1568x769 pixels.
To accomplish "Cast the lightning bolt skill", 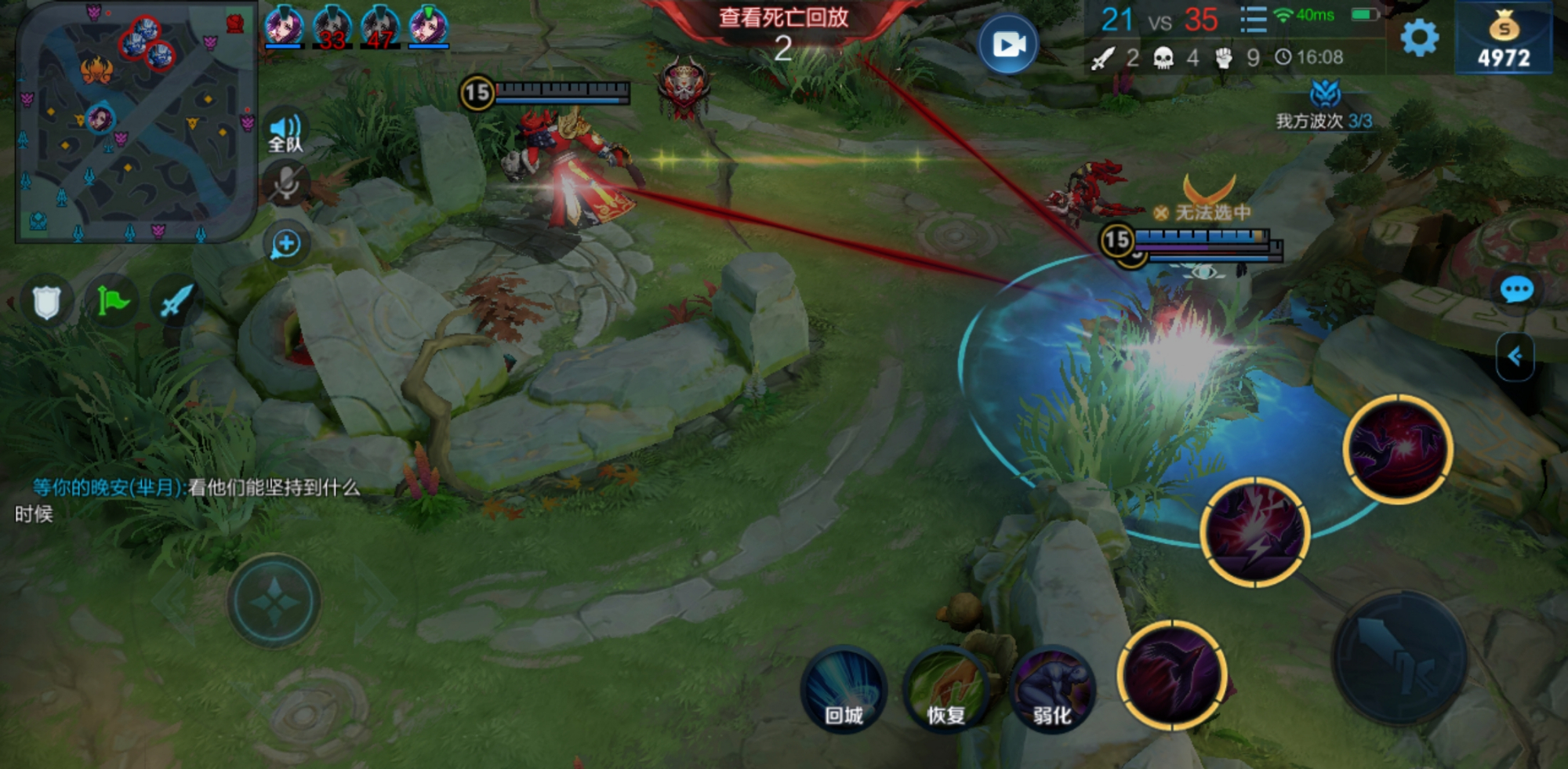I will [x=1254, y=532].
